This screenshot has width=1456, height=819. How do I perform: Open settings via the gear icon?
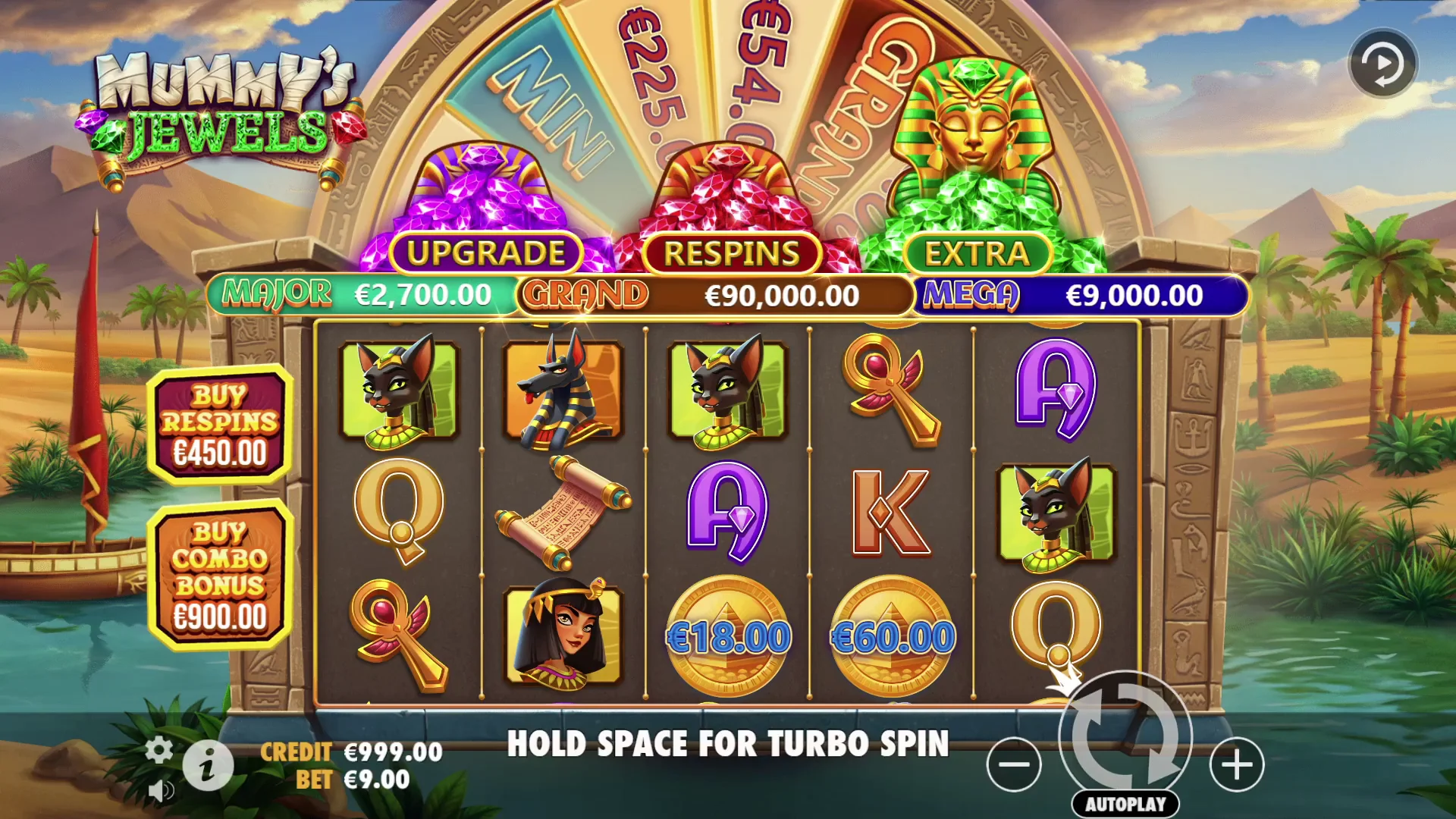tap(158, 750)
